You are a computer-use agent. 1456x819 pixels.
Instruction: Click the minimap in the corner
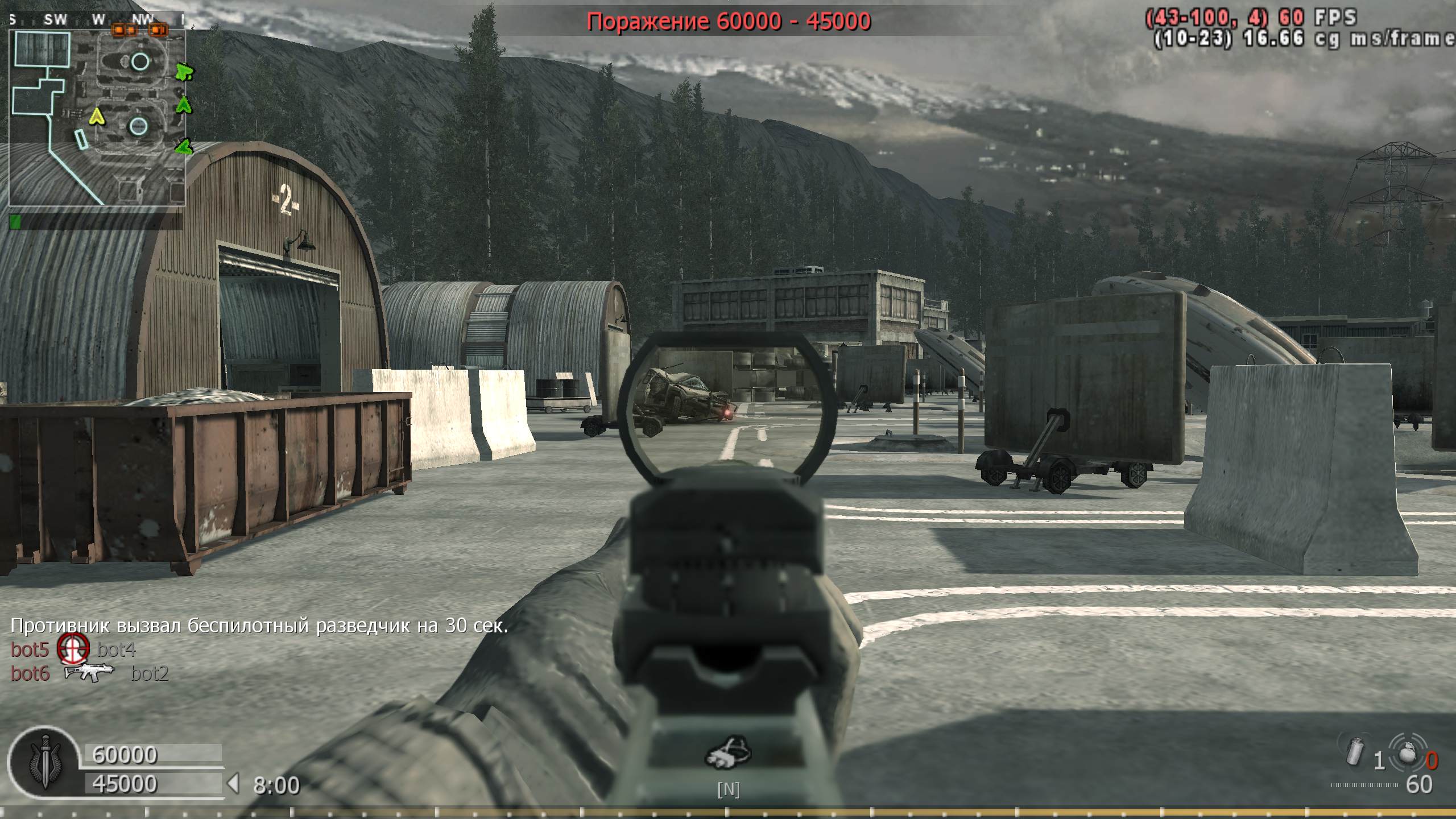coord(97,117)
